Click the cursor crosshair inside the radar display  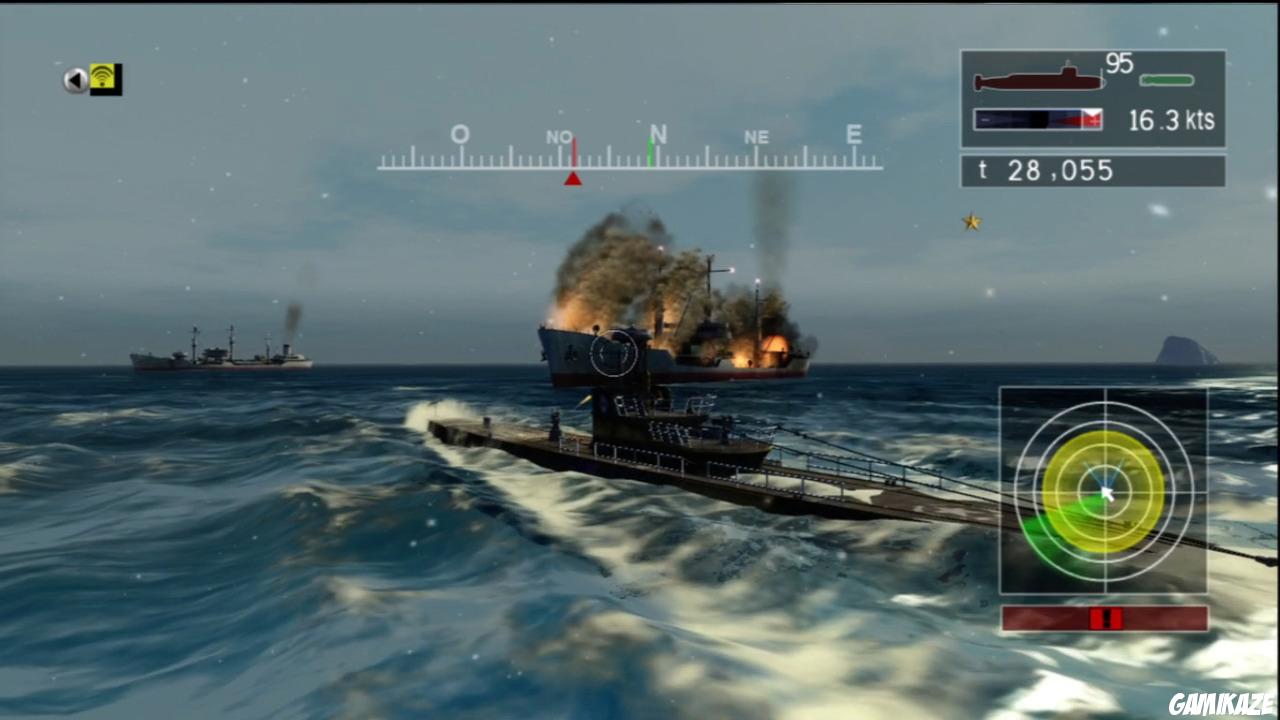click(x=1104, y=492)
